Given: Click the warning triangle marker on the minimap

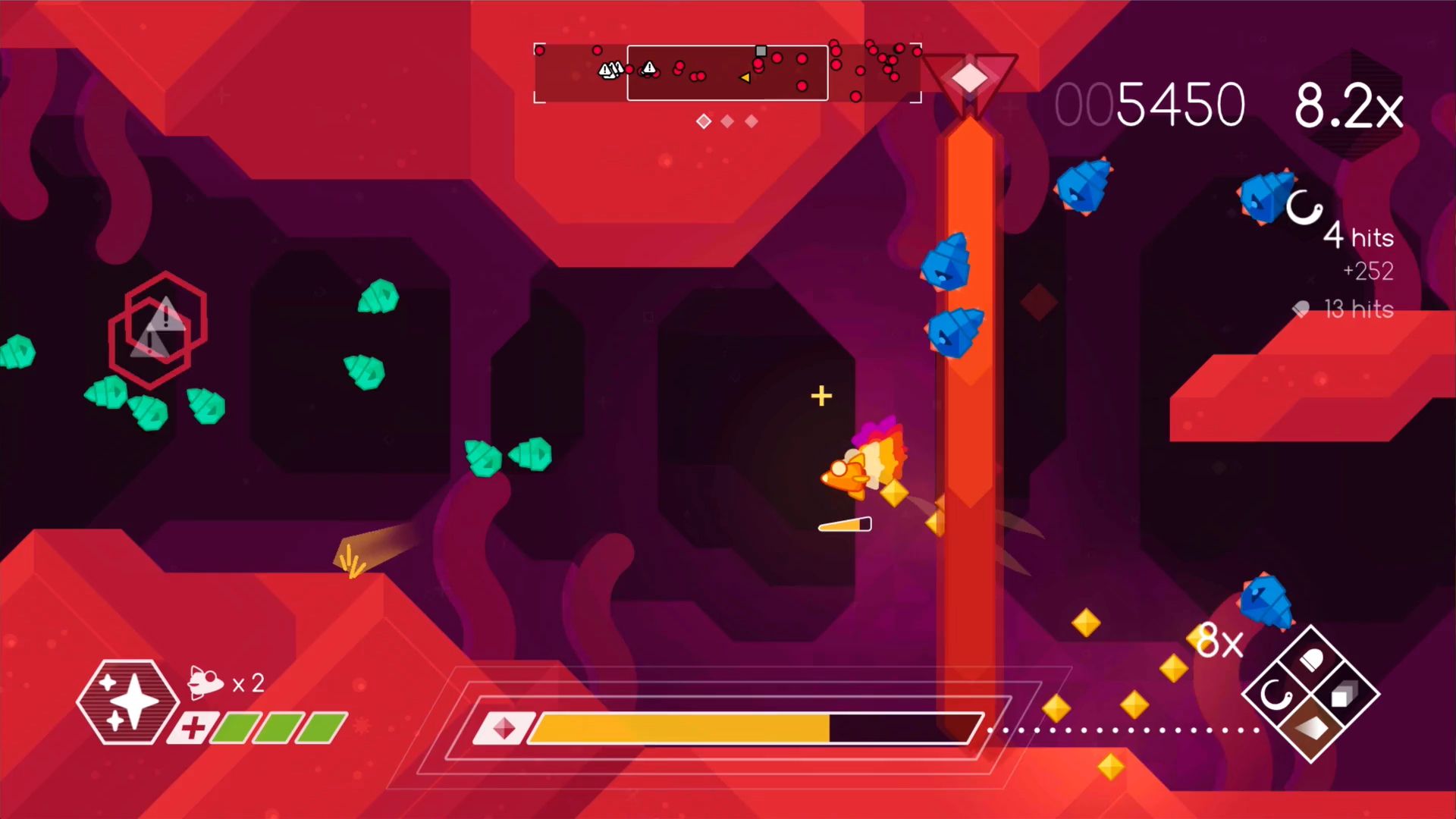Looking at the screenshot, I should tap(648, 68).
